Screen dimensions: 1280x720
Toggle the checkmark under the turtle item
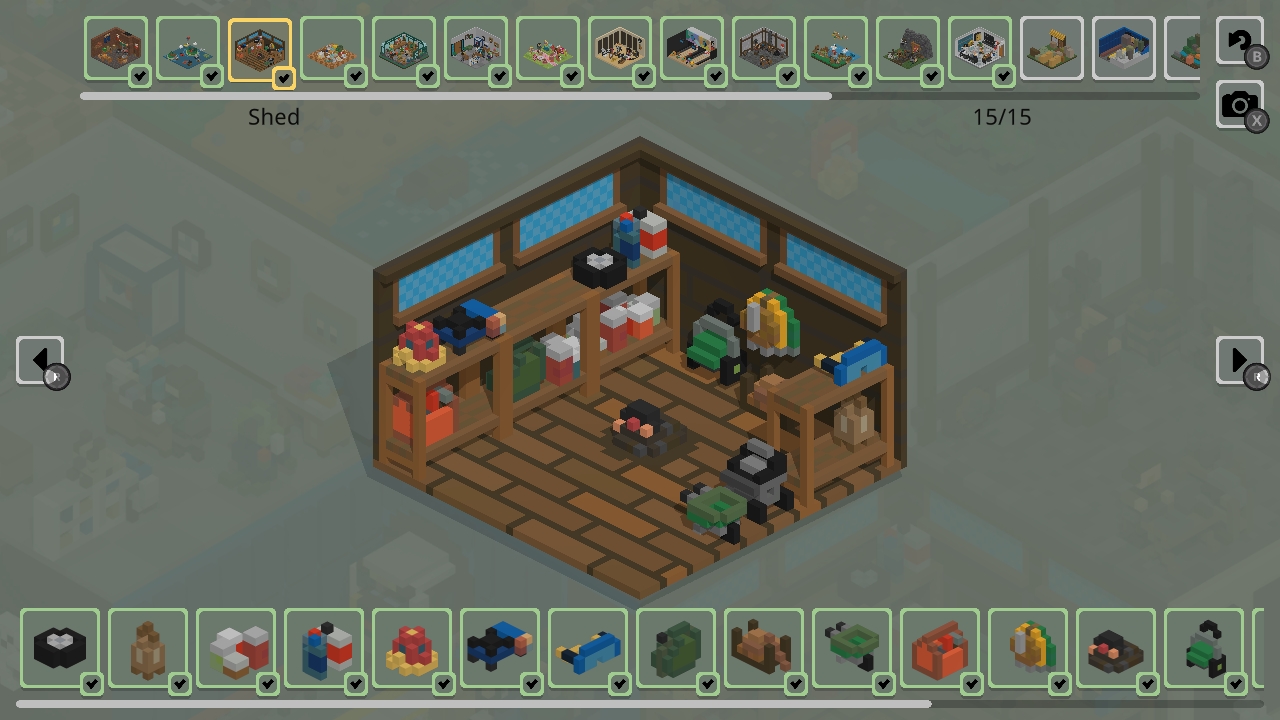click(x=180, y=685)
